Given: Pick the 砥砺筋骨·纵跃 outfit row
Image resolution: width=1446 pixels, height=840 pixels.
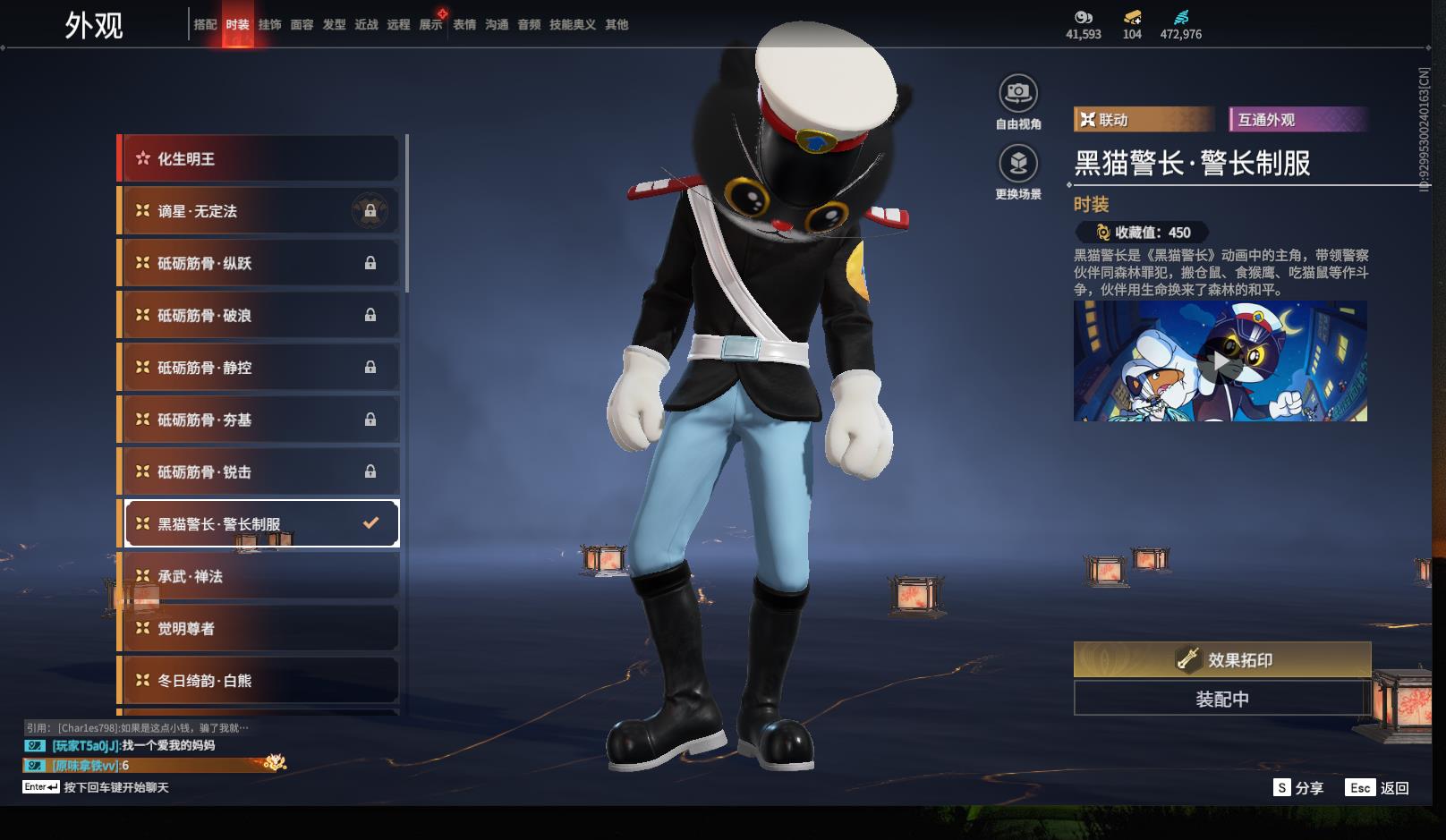Looking at the screenshot, I should pos(258,263).
